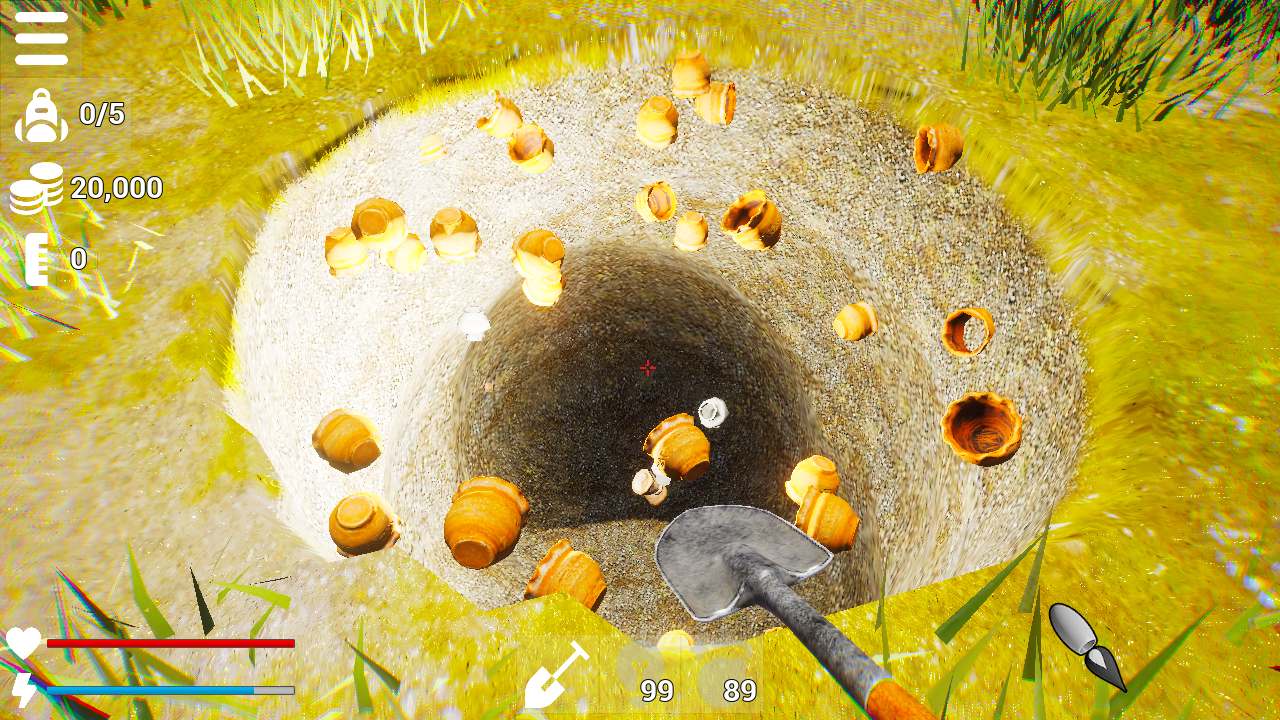Click the green emerald currency icon
Viewport: 1280px width, 720px height.
(x=38, y=258)
